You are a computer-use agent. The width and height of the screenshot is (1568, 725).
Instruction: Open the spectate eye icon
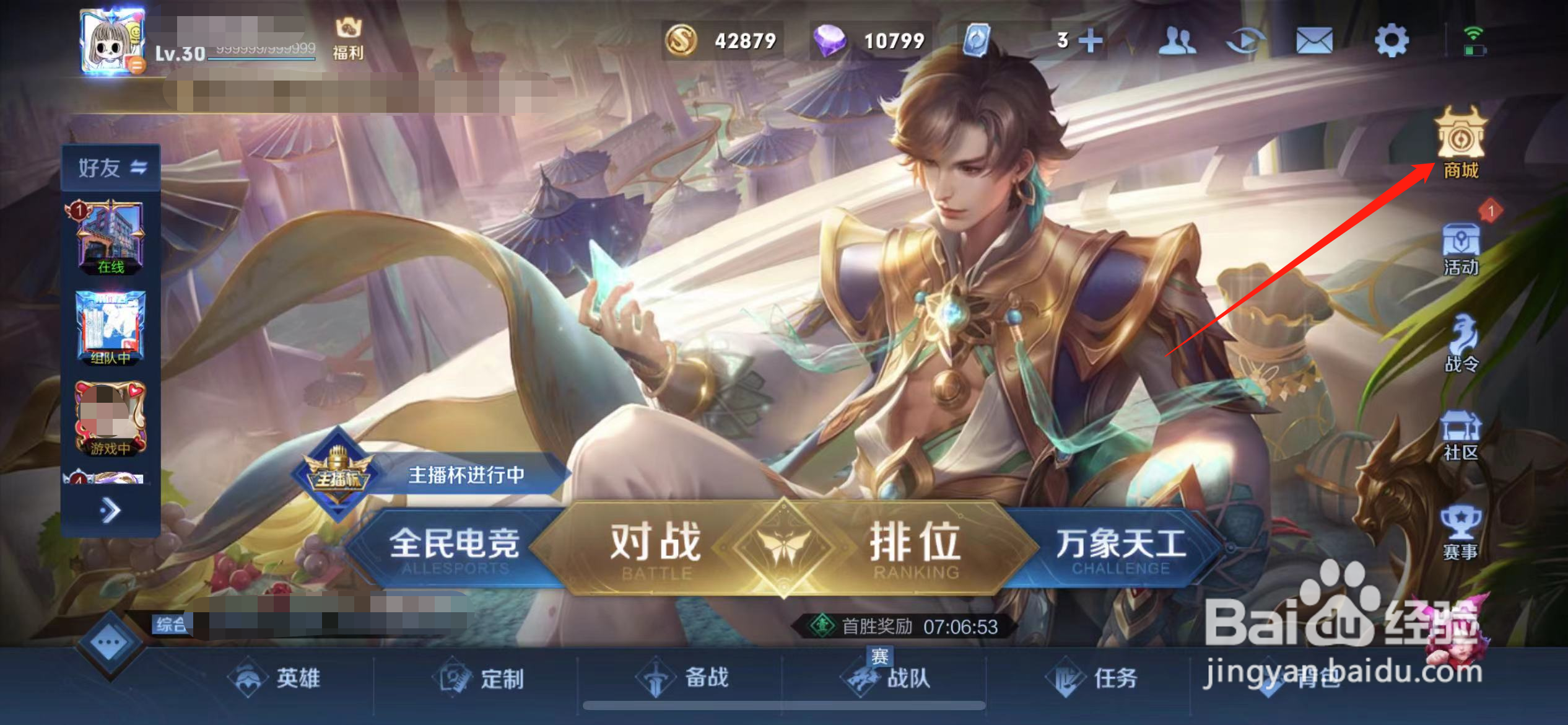point(1247,38)
